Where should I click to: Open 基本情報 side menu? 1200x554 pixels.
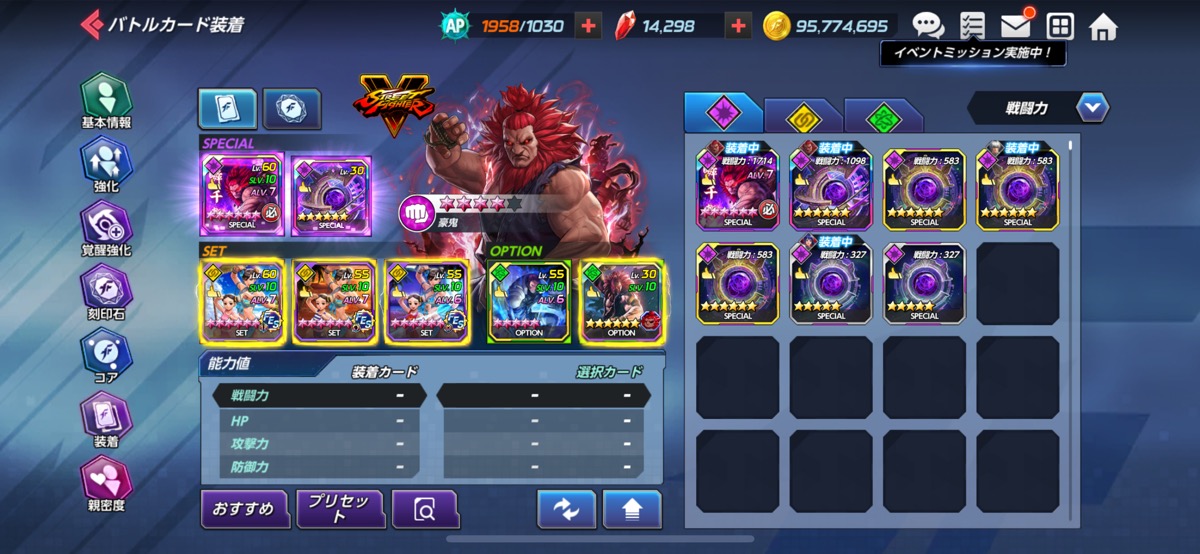[106, 102]
